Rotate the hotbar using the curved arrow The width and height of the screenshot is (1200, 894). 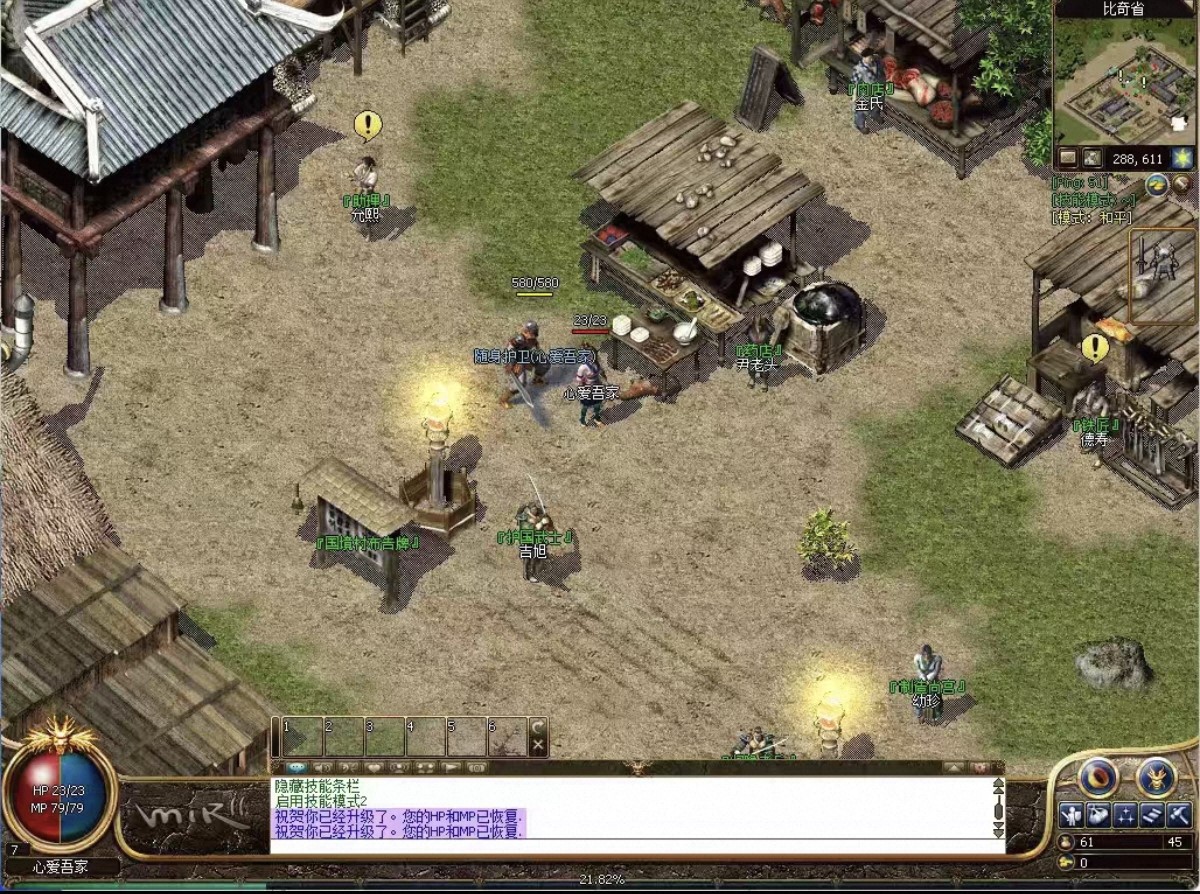[538, 726]
